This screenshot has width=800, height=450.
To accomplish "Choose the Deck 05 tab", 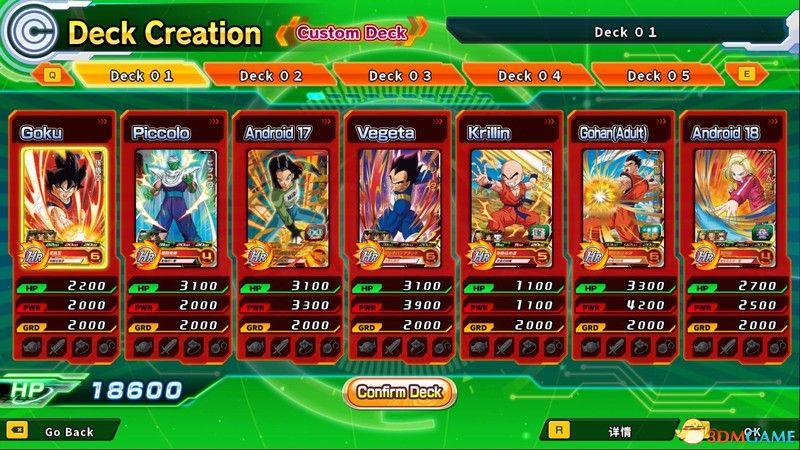I will (x=658, y=75).
